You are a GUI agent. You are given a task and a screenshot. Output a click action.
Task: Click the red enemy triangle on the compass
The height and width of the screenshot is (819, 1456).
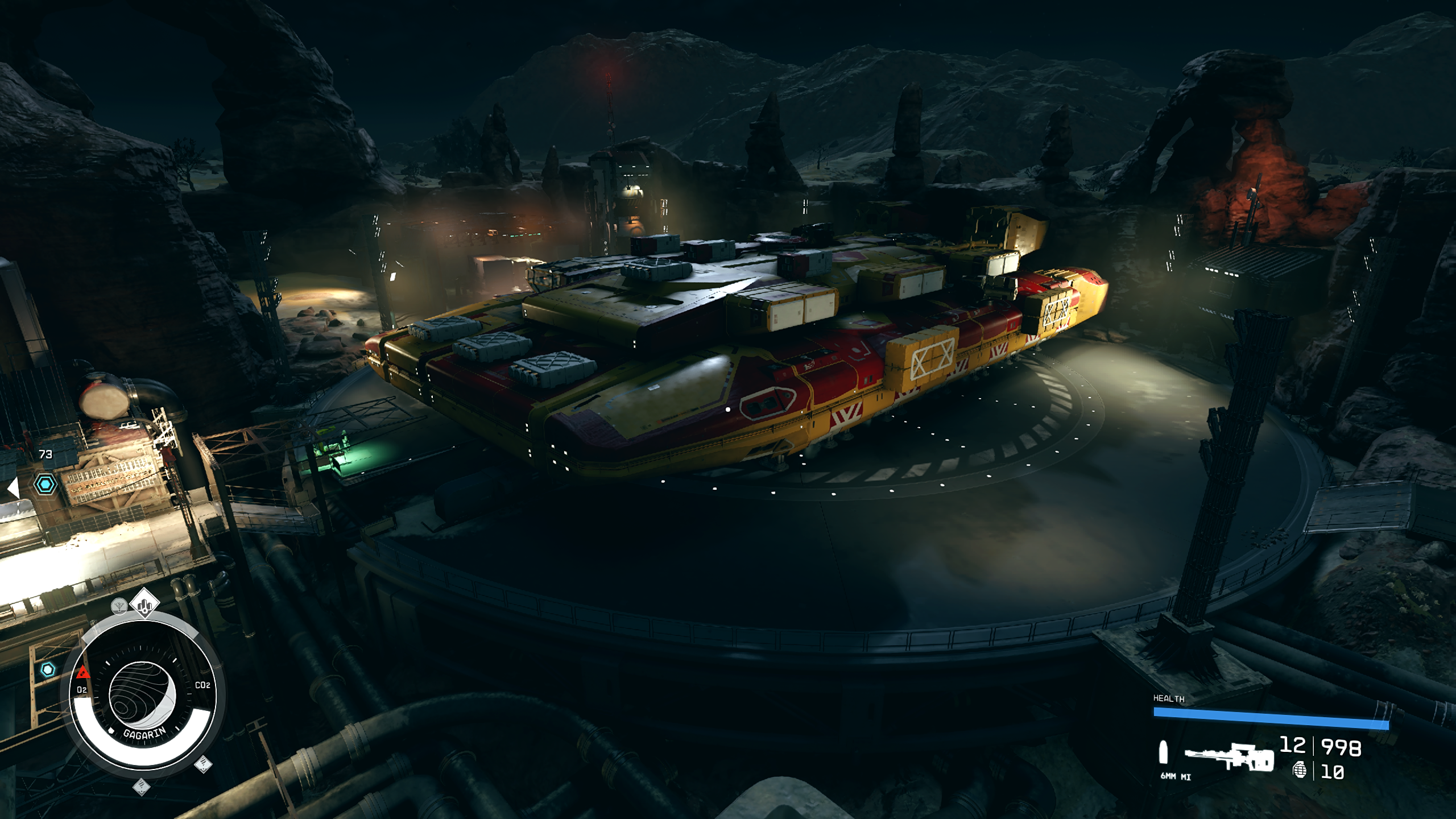point(83,673)
